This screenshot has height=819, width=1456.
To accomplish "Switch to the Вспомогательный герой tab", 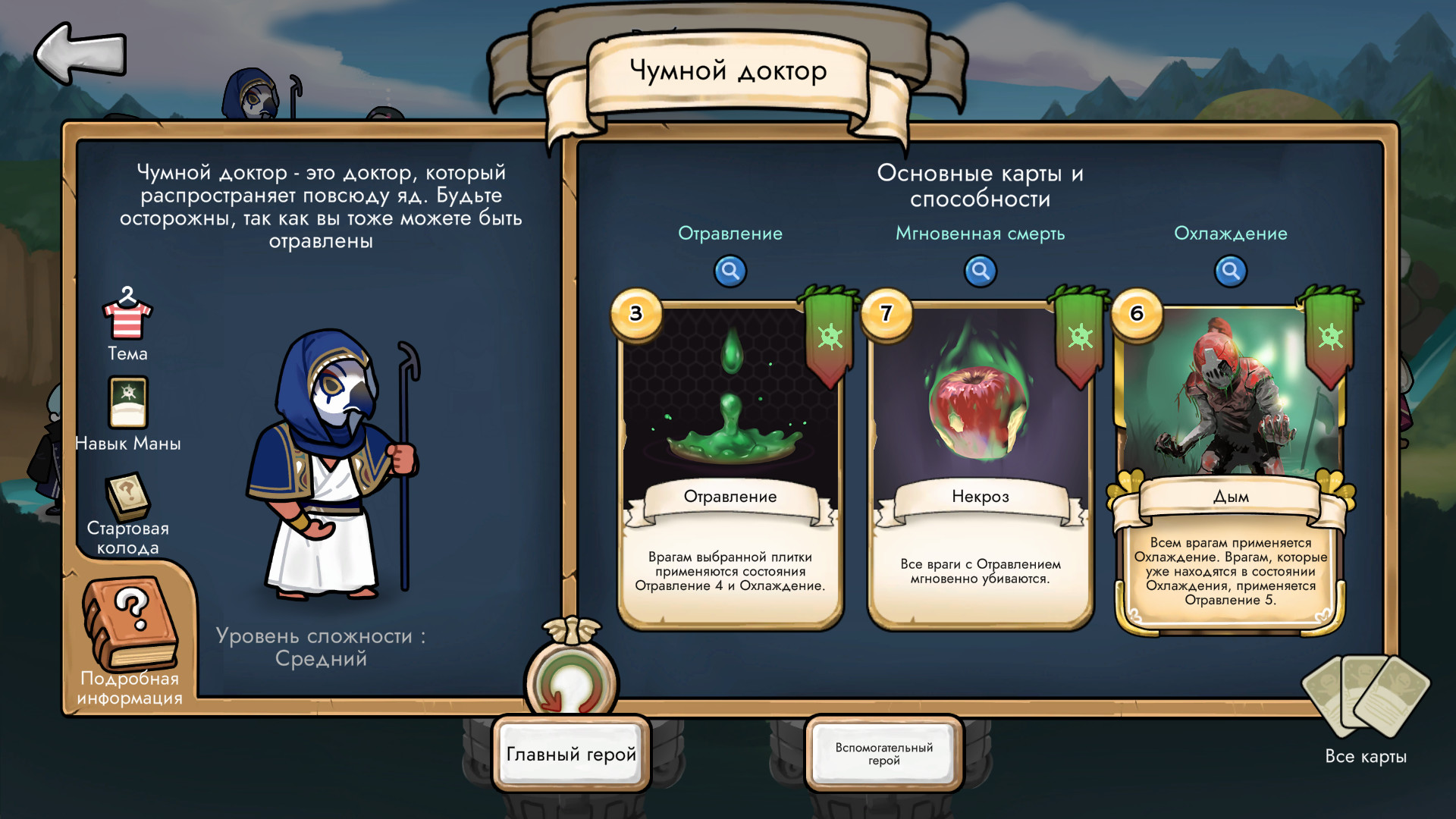I will pos(883,753).
